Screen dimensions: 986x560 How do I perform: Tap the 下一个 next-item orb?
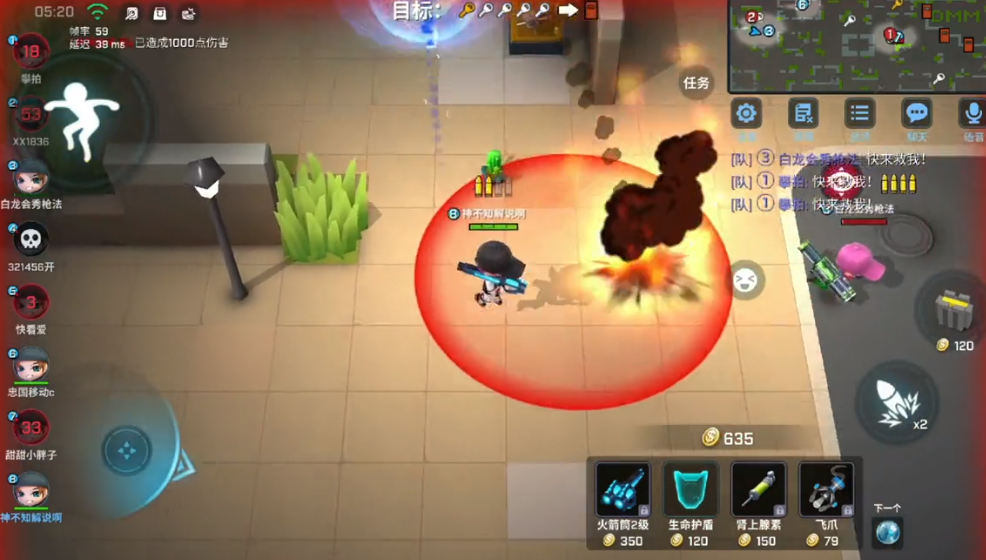(887, 532)
